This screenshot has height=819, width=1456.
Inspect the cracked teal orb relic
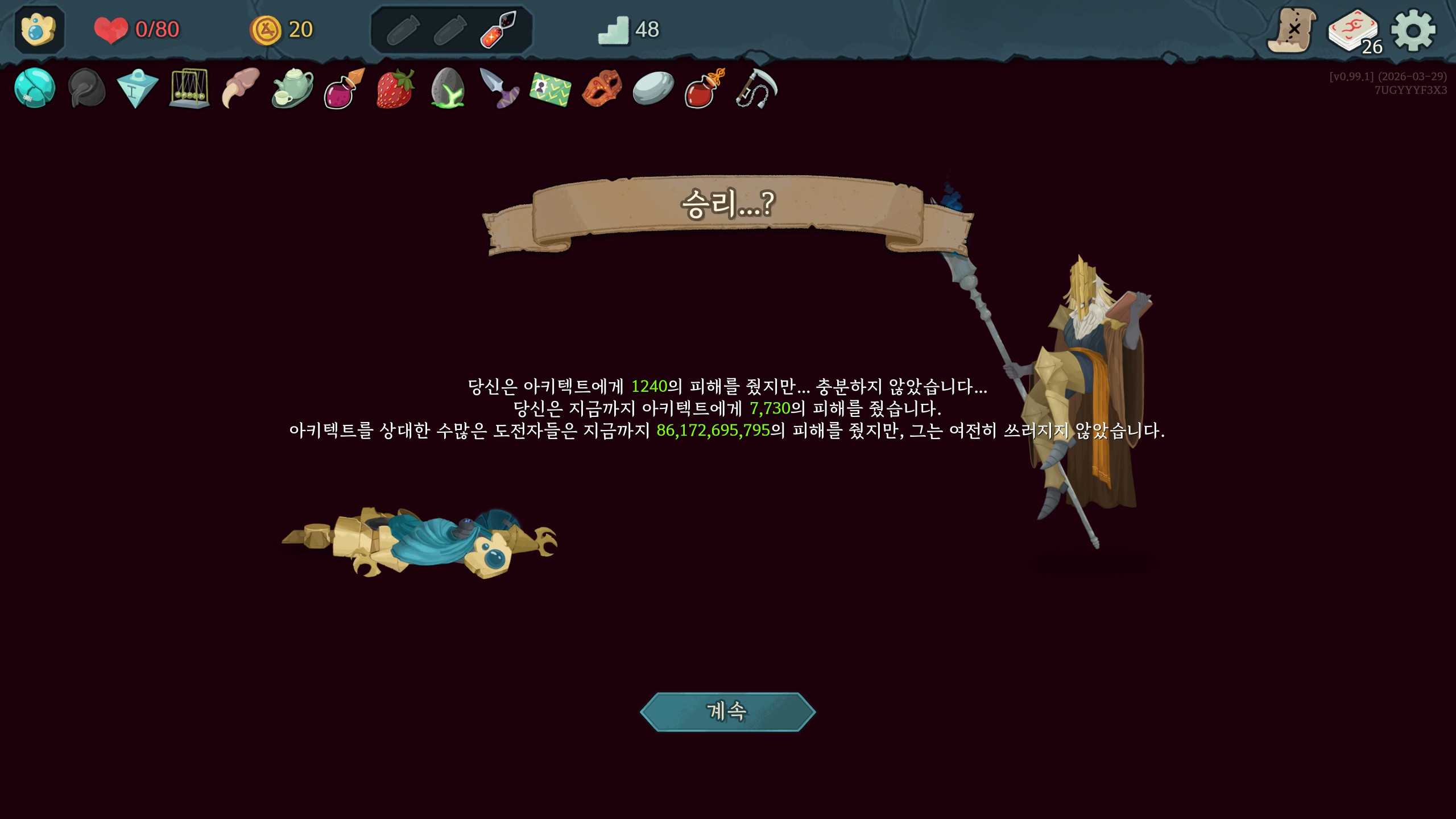coord(35,88)
